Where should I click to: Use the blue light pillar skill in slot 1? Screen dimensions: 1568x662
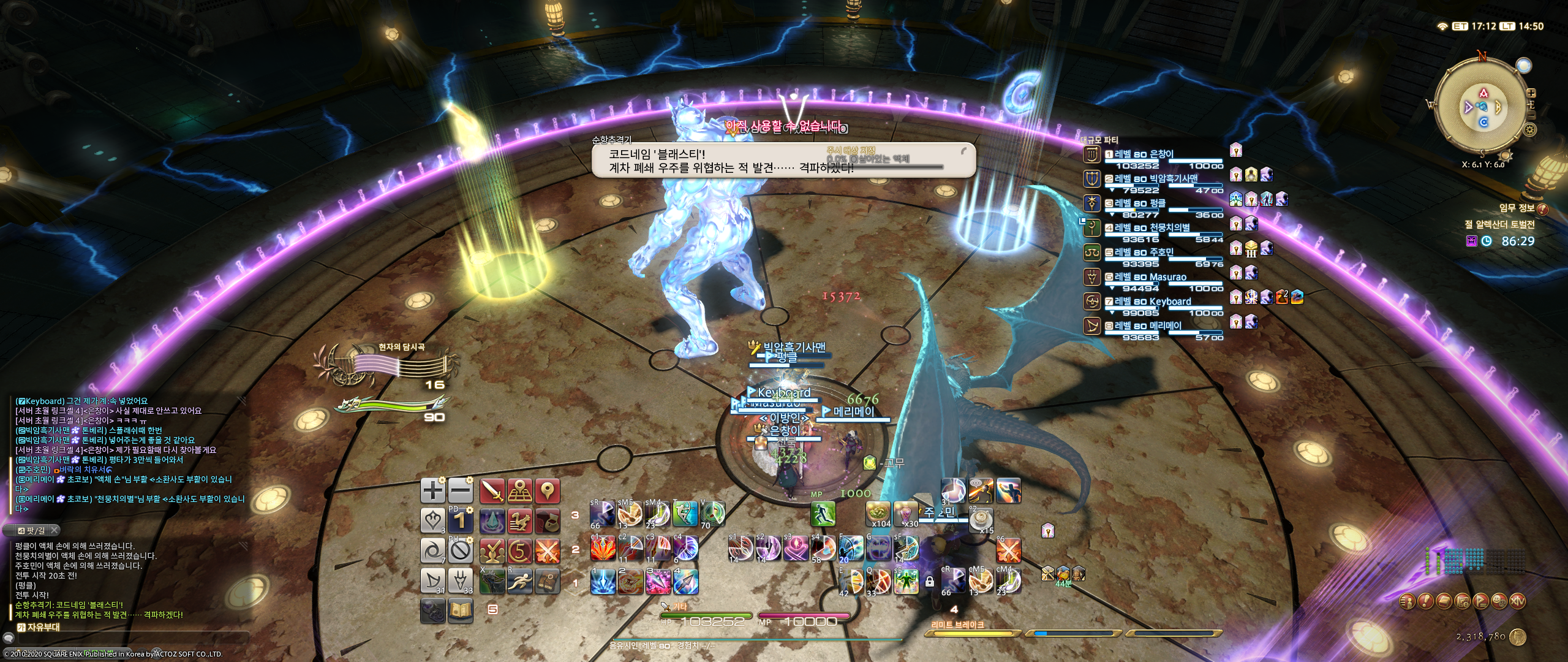point(603,581)
